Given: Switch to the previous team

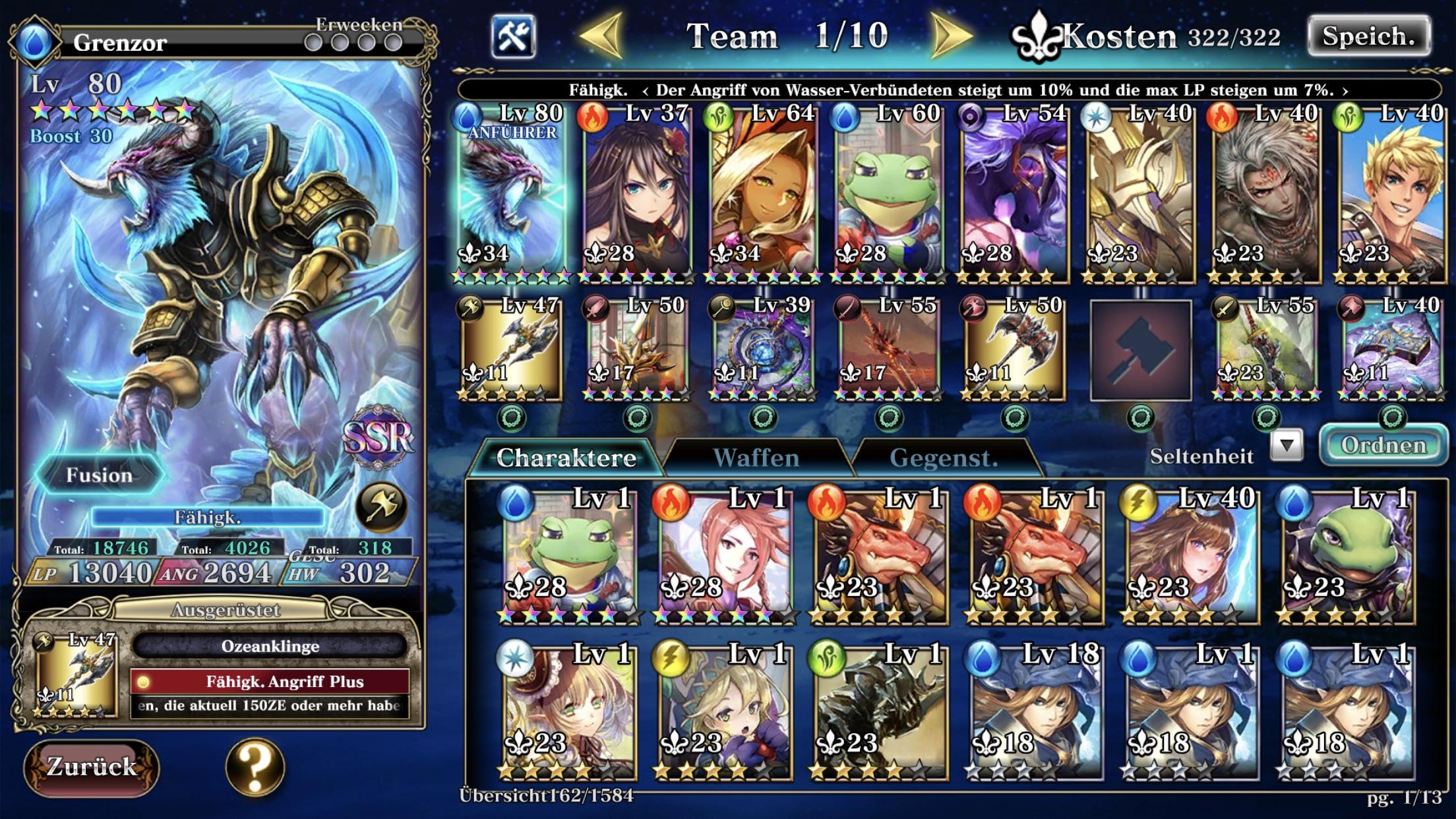Looking at the screenshot, I should 601,36.
